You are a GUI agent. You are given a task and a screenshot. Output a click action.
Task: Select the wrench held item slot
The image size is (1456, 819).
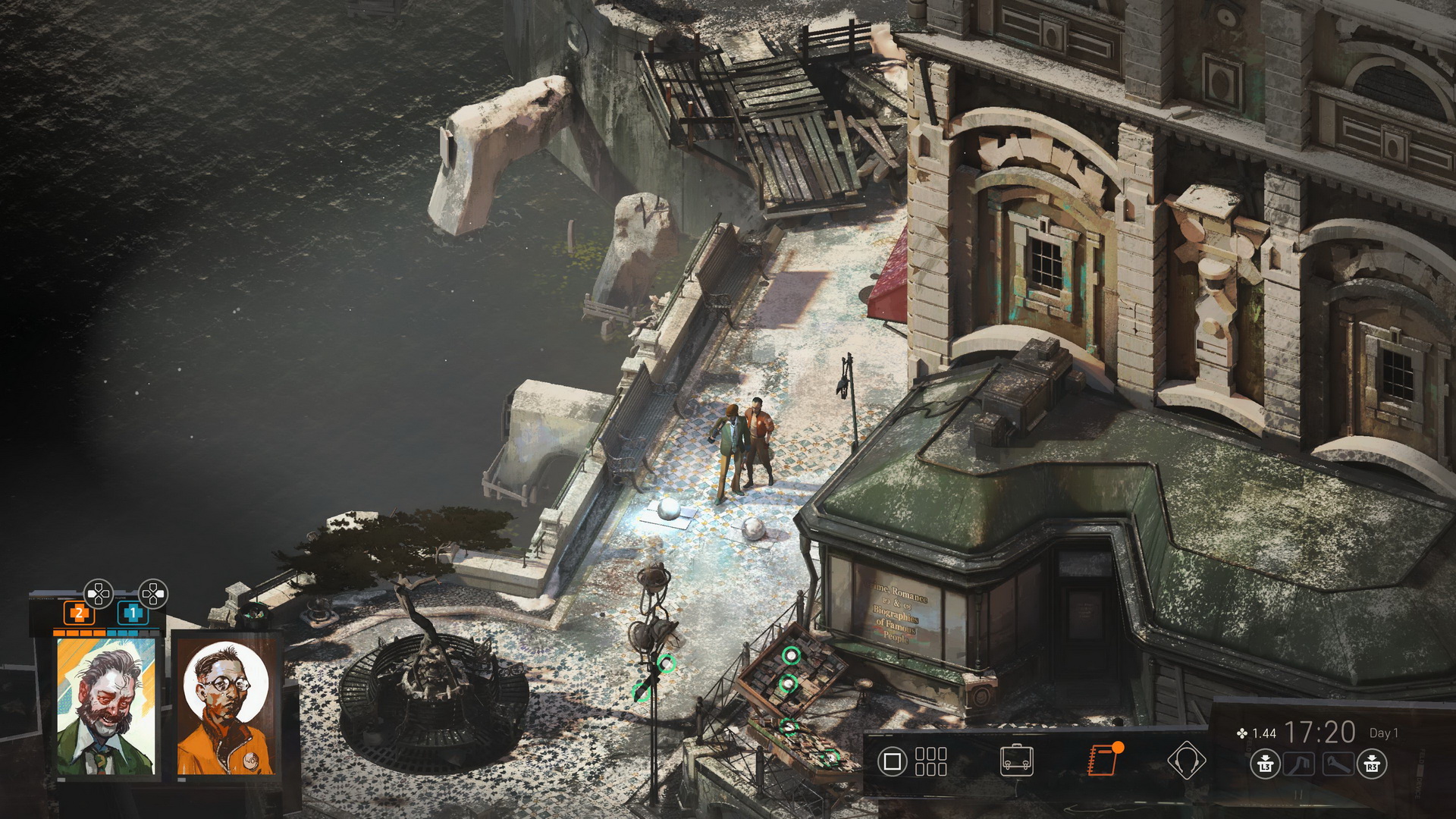click(x=1338, y=764)
